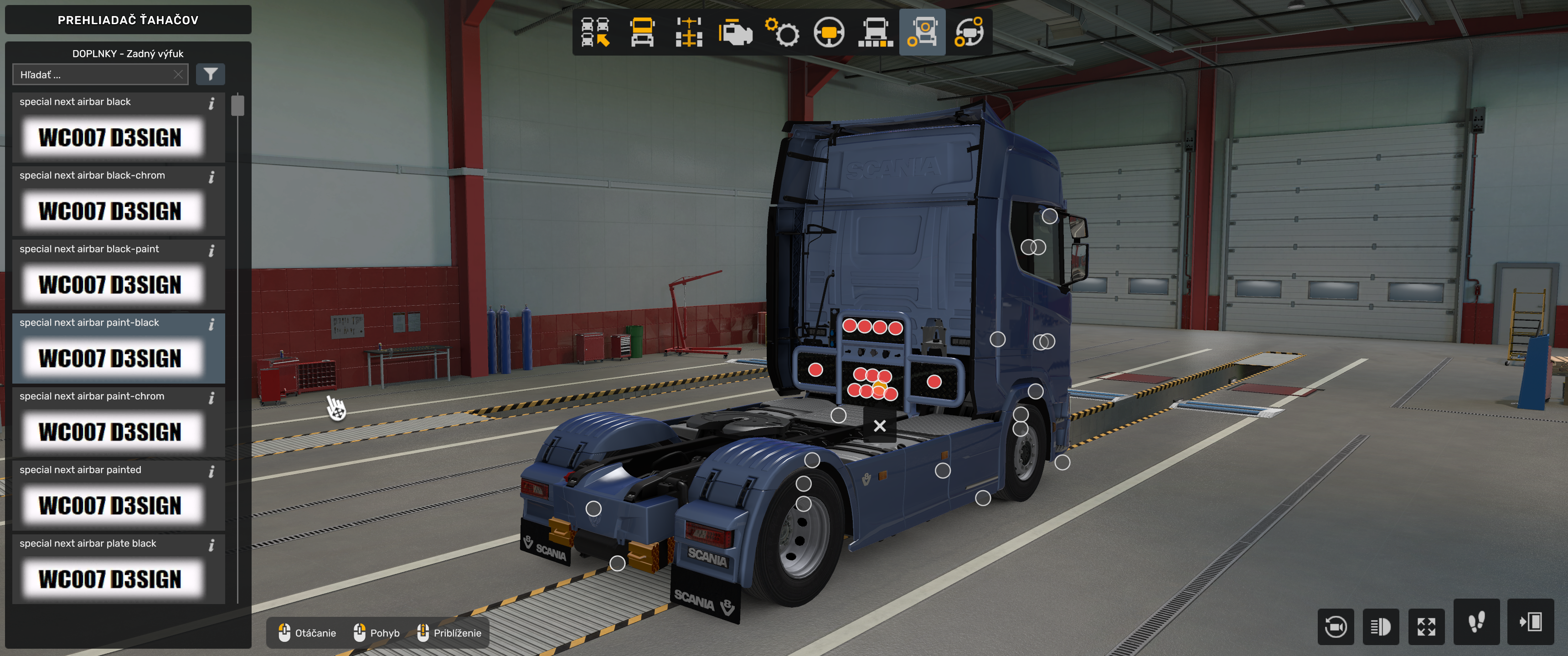This screenshot has width=1568, height=656.
Task: Toggle the truck headlights
Action: (1382, 627)
